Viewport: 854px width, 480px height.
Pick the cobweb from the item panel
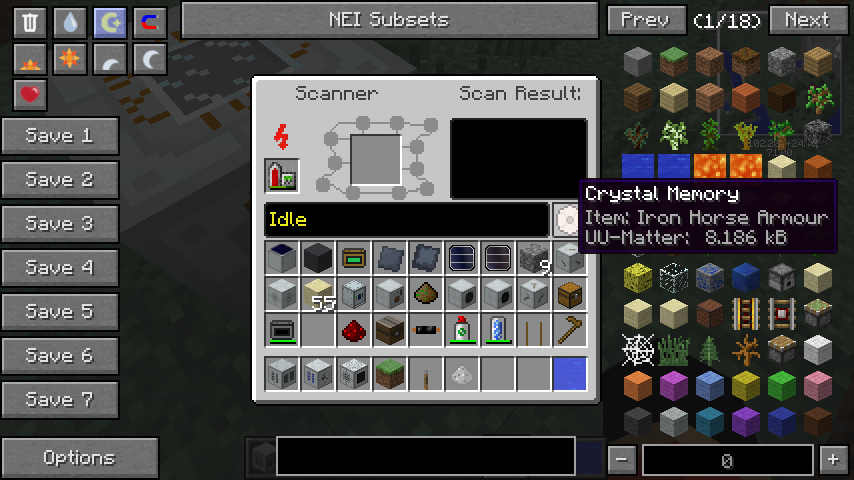point(637,350)
